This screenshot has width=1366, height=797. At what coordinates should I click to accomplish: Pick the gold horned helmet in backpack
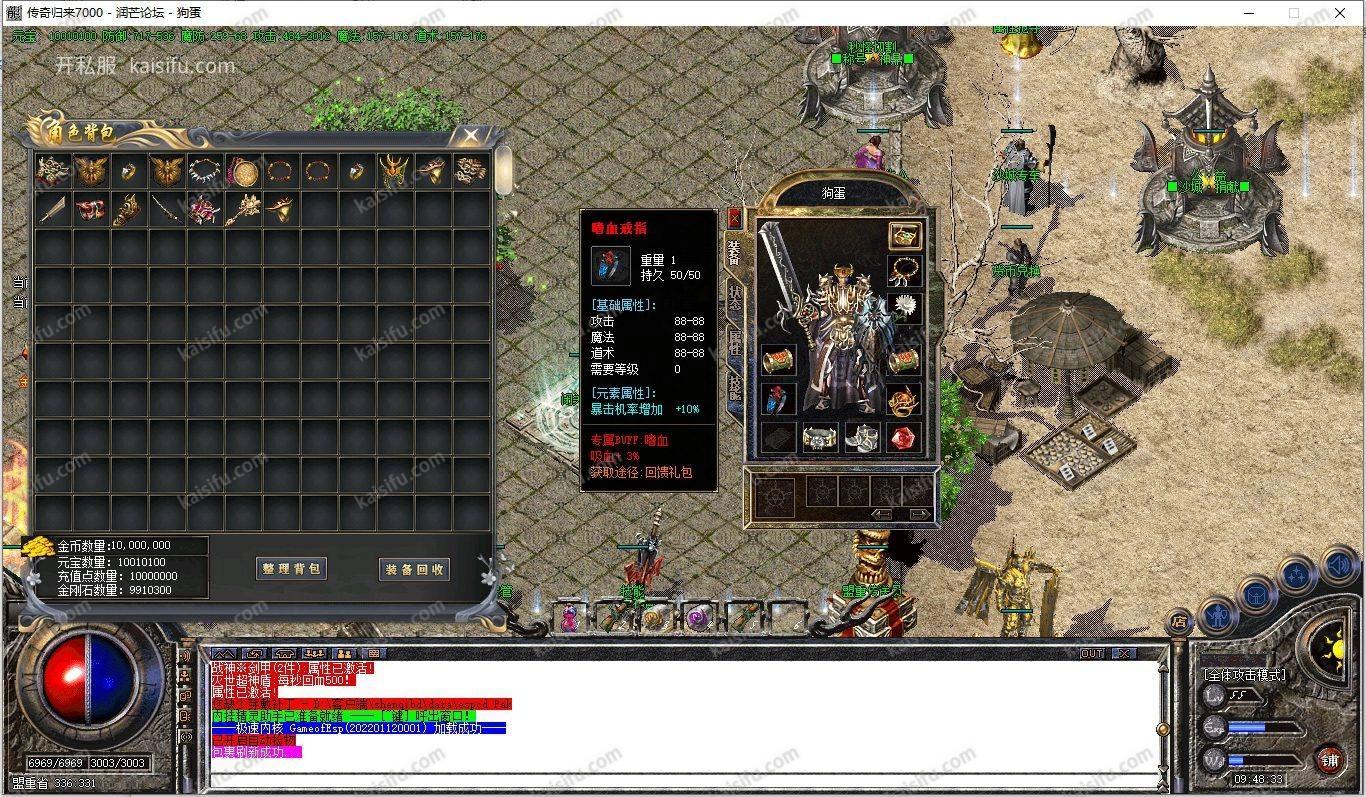pyautogui.click(x=395, y=171)
